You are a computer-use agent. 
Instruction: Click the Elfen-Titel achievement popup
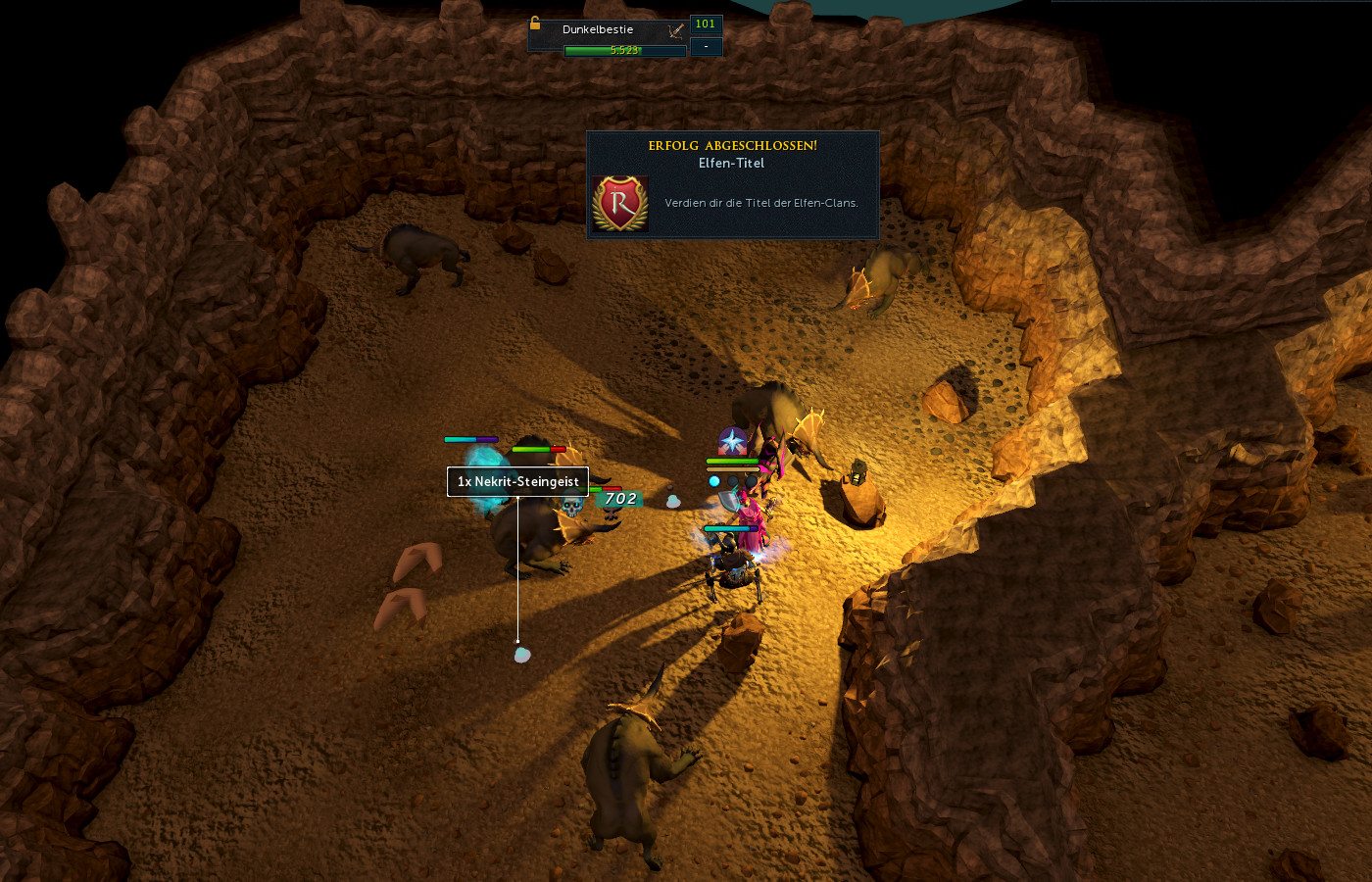[732, 185]
